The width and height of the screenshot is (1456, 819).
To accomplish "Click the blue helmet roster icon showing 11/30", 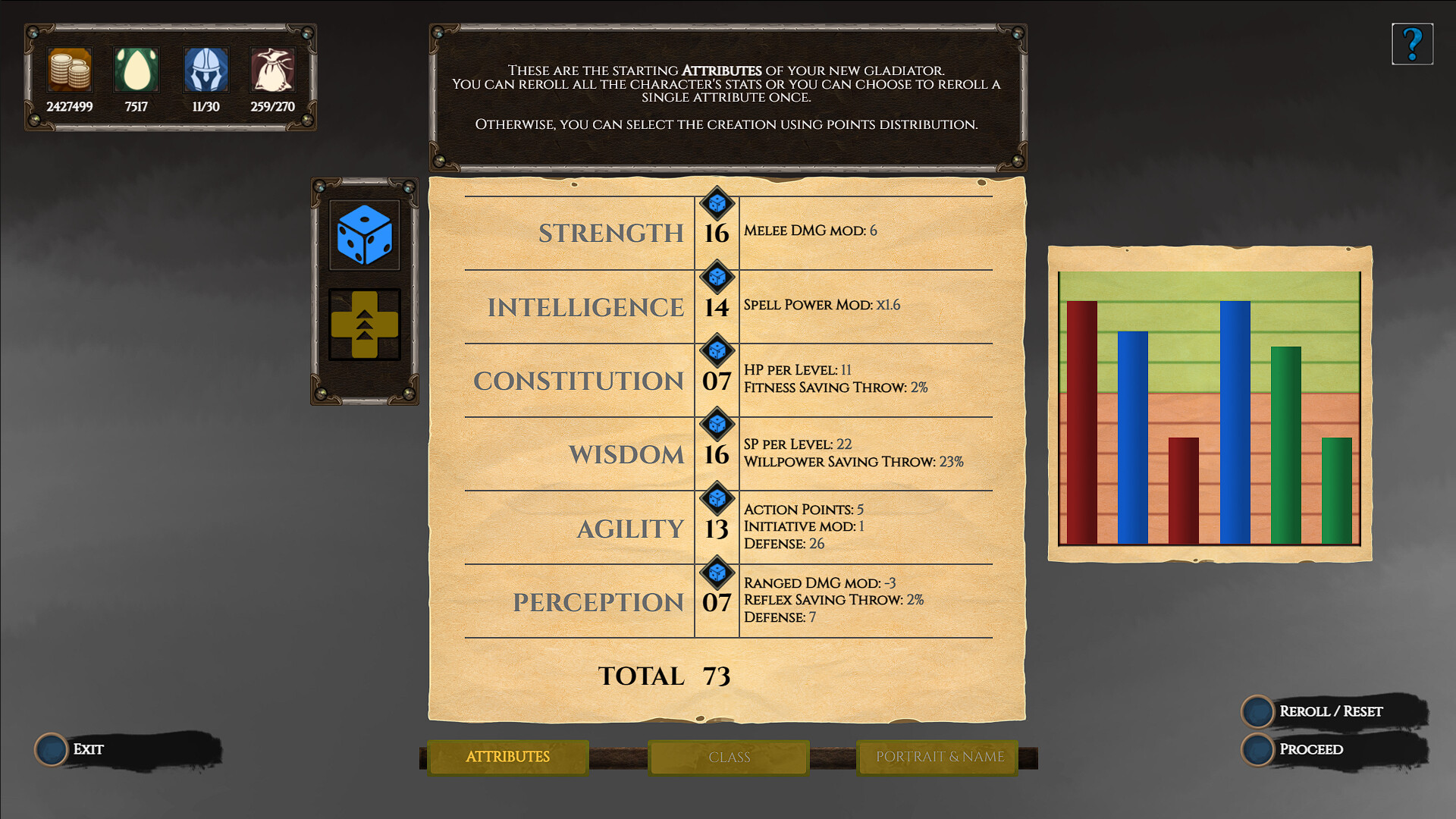I will click(x=206, y=70).
